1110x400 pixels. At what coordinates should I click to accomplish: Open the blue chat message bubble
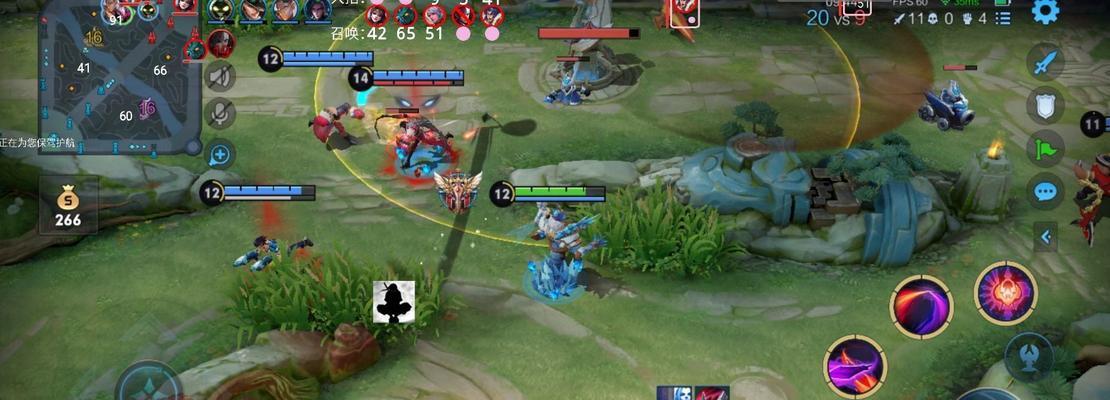(x=1045, y=191)
